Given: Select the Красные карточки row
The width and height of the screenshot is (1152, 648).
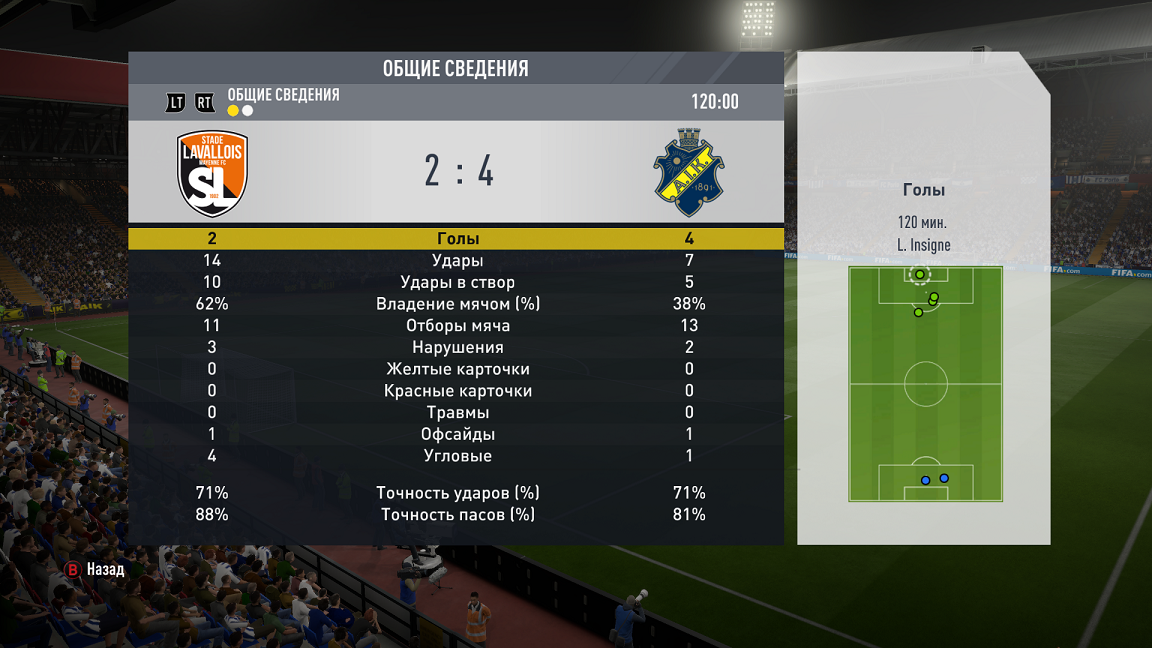Looking at the screenshot, I should [457, 391].
